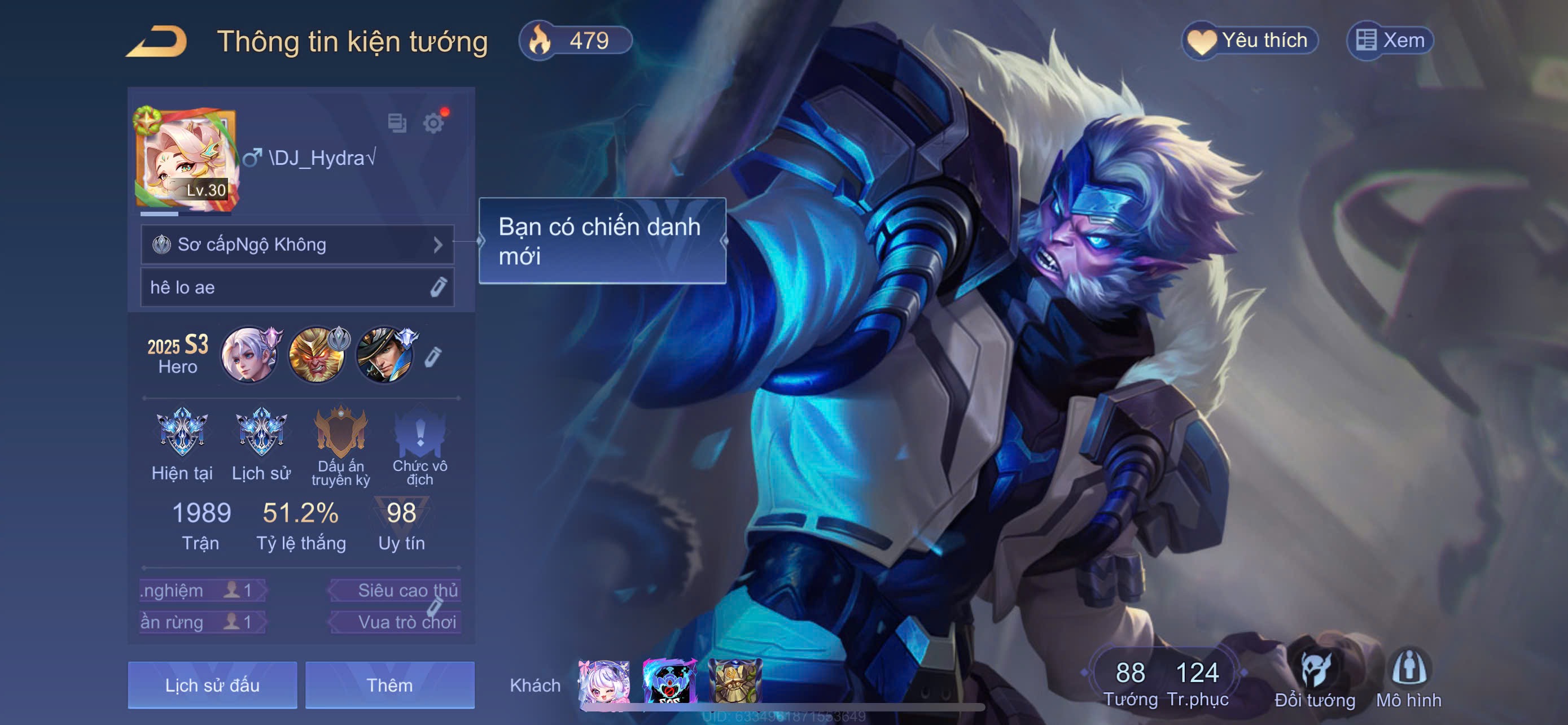Open Lịch sử đấu match history

coord(212,685)
